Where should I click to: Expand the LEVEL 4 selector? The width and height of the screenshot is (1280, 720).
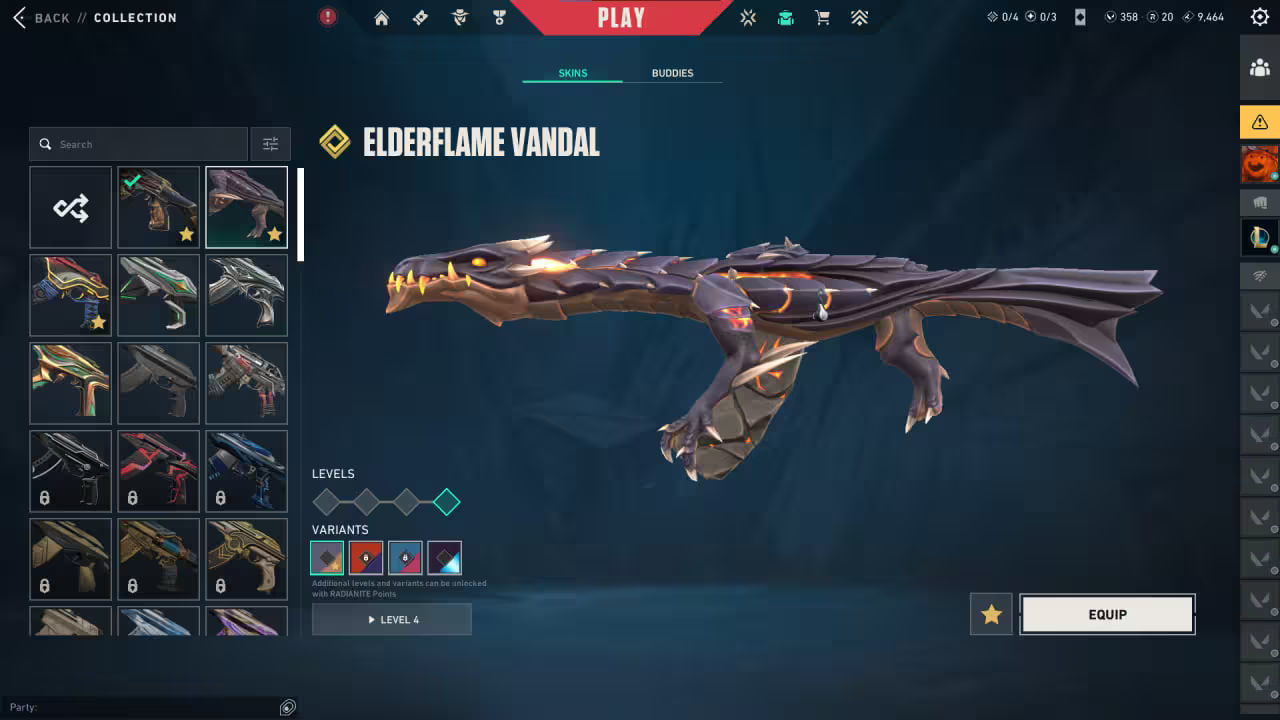pos(391,619)
